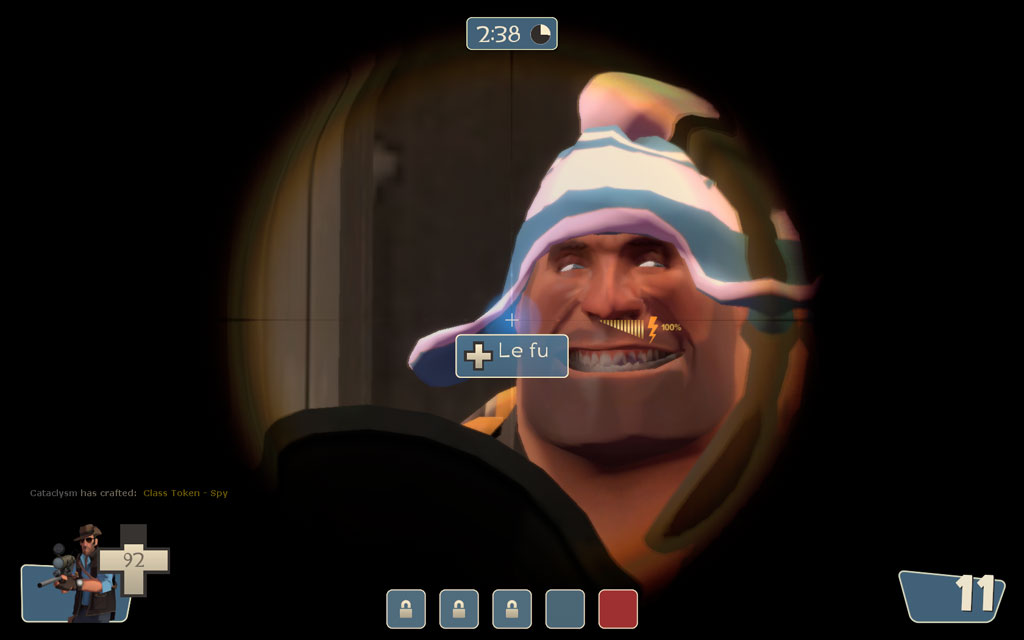Click the Sniper class portrait
The image size is (1024, 640).
click(x=78, y=573)
